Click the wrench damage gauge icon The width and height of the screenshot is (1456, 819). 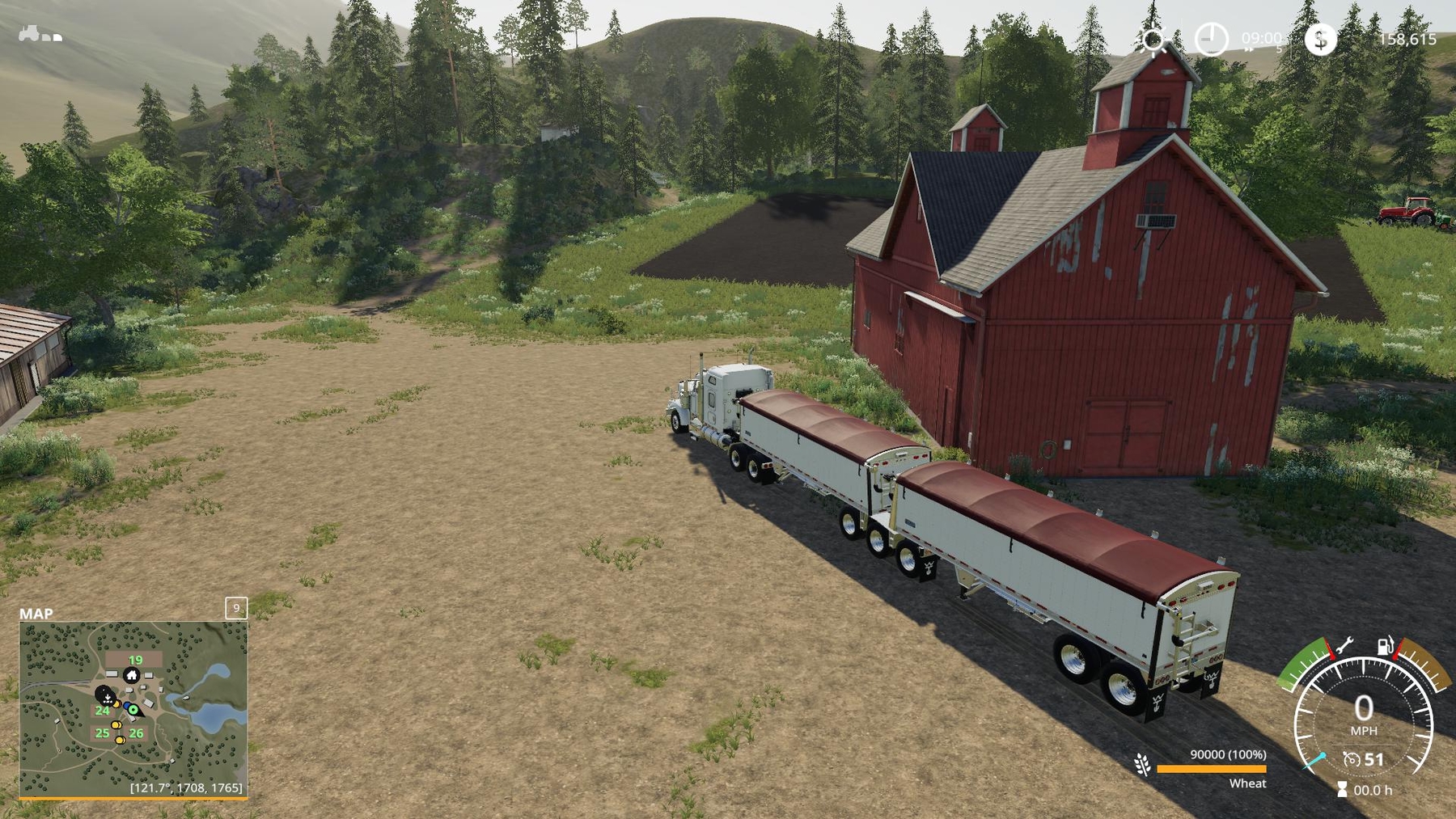coord(1344,645)
